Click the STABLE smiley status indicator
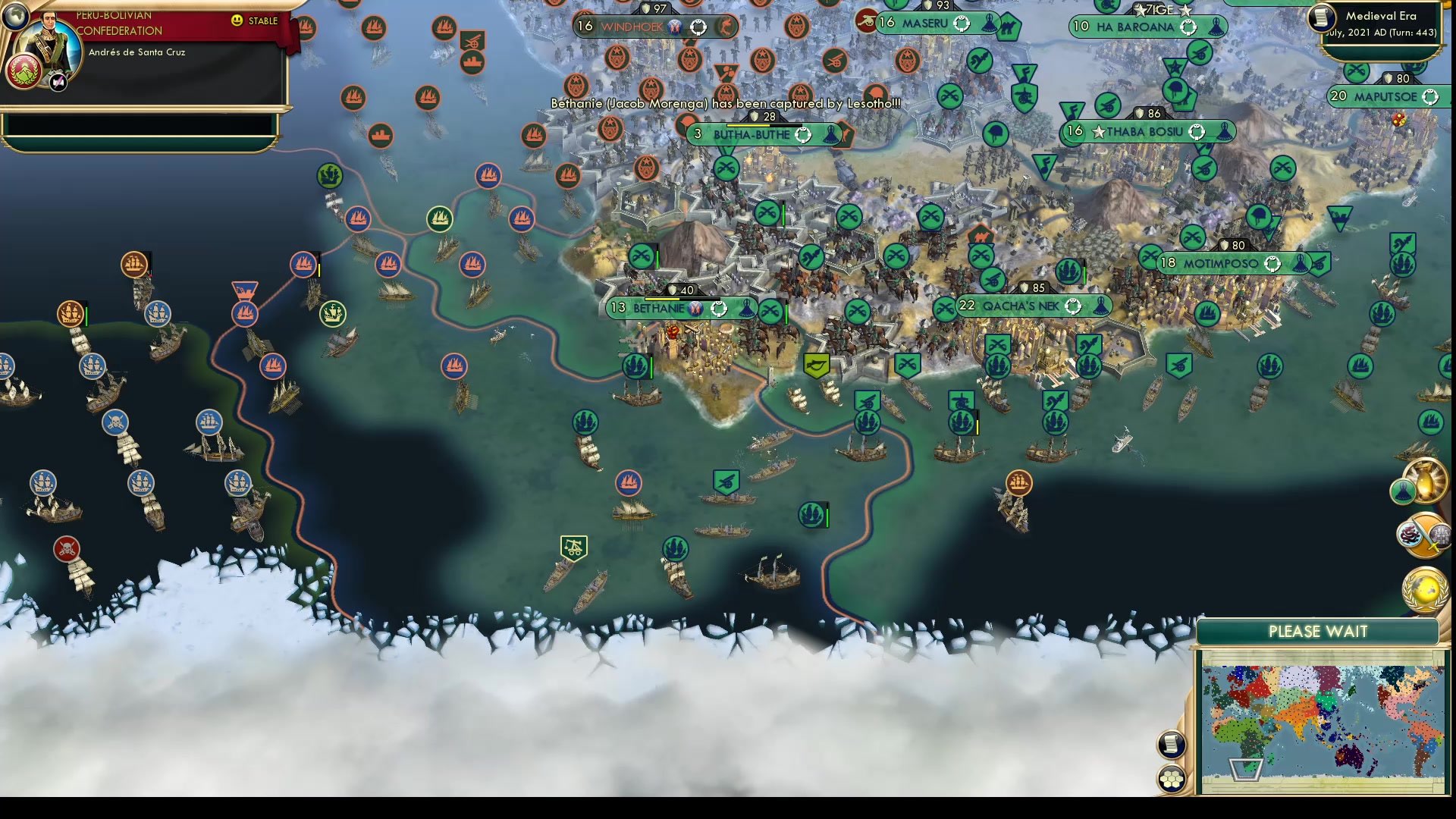 (238, 21)
